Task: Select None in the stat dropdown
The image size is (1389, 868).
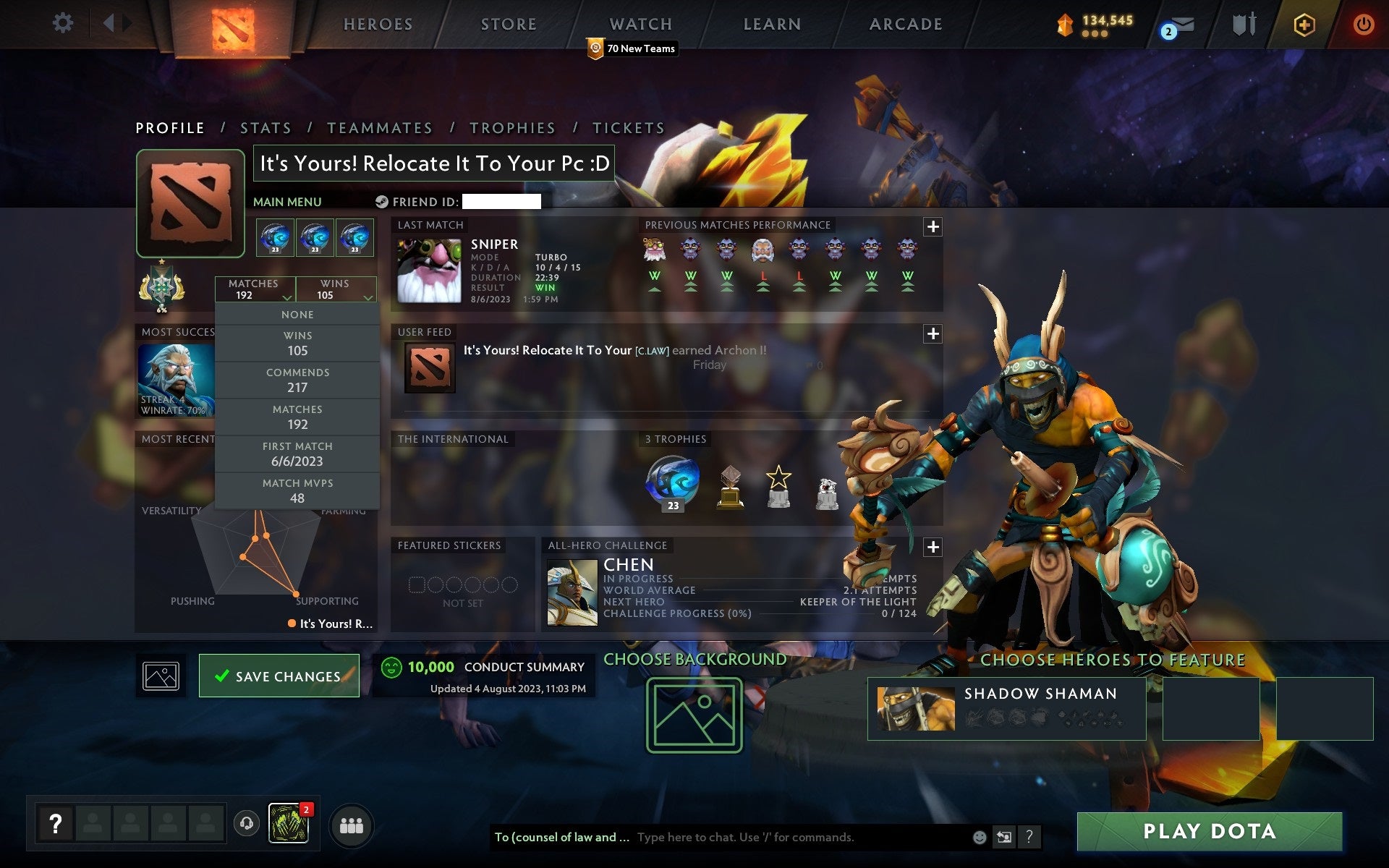Action: pyautogui.click(x=298, y=314)
